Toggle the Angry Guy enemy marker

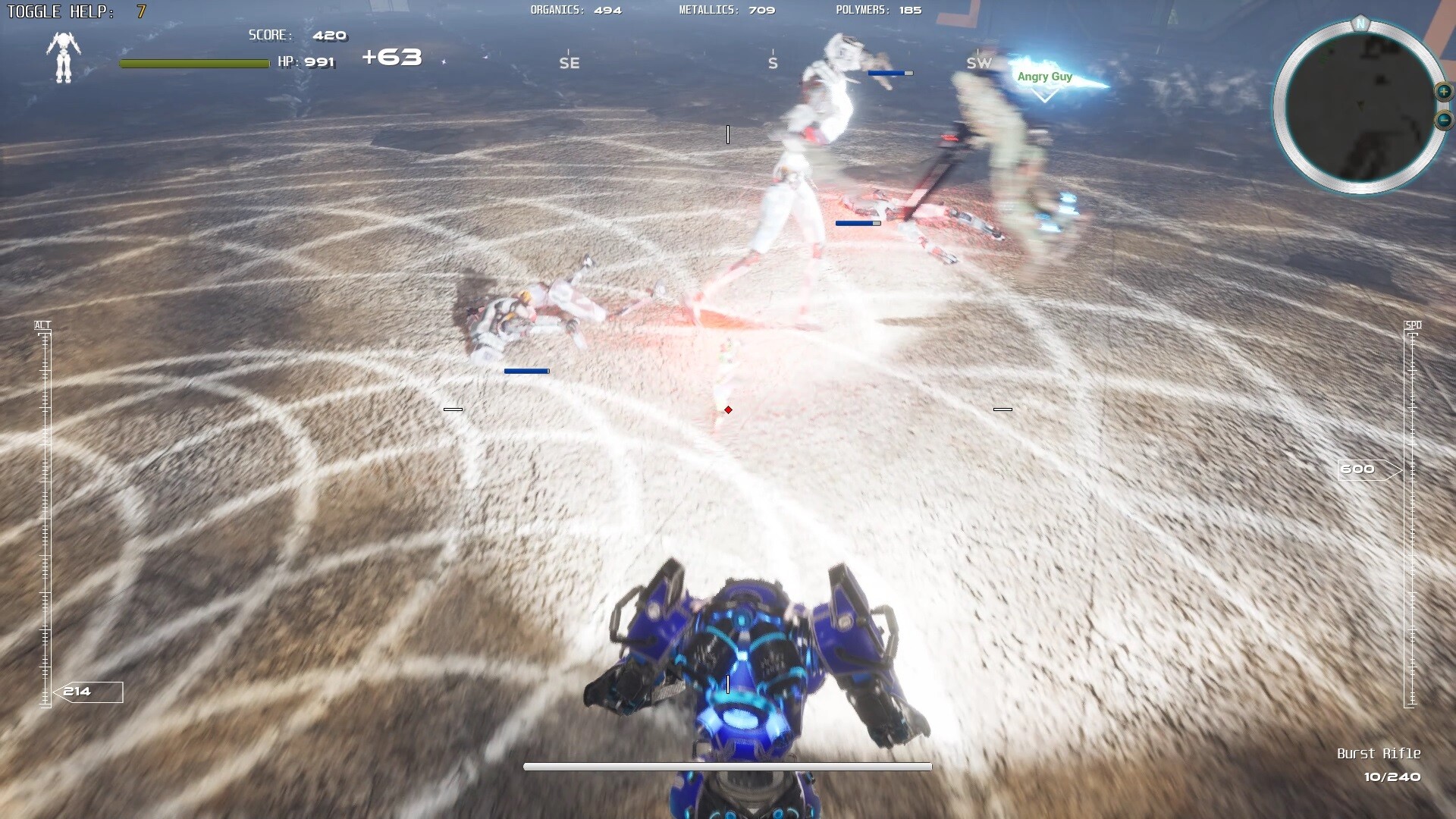point(1043,77)
